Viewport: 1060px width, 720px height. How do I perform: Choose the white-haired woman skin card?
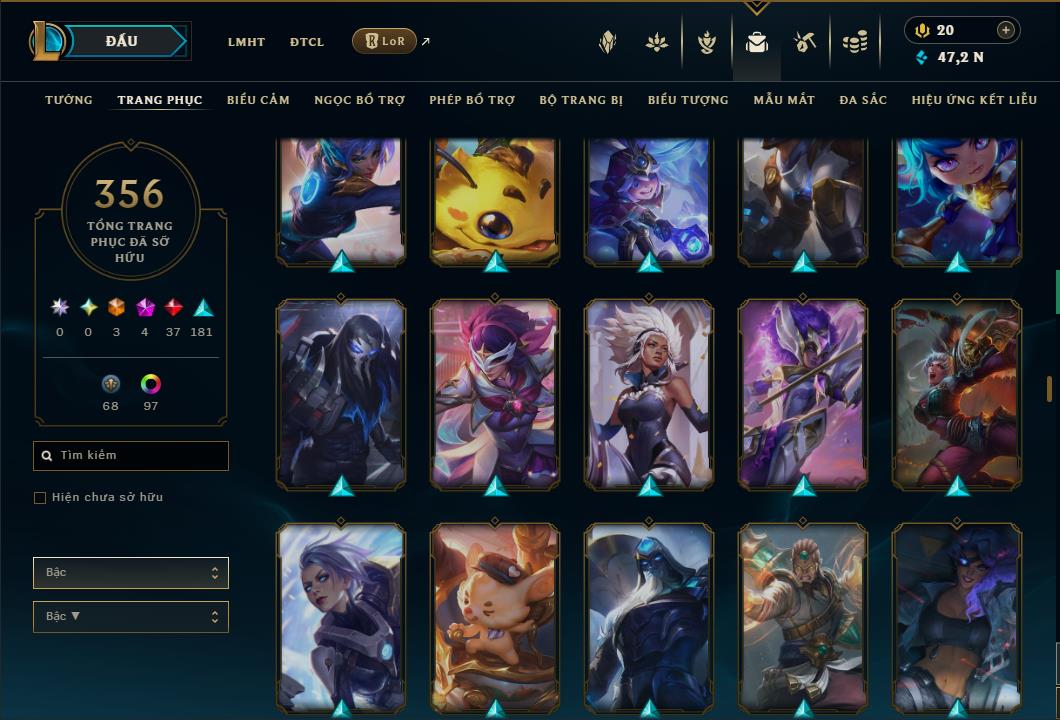point(649,393)
